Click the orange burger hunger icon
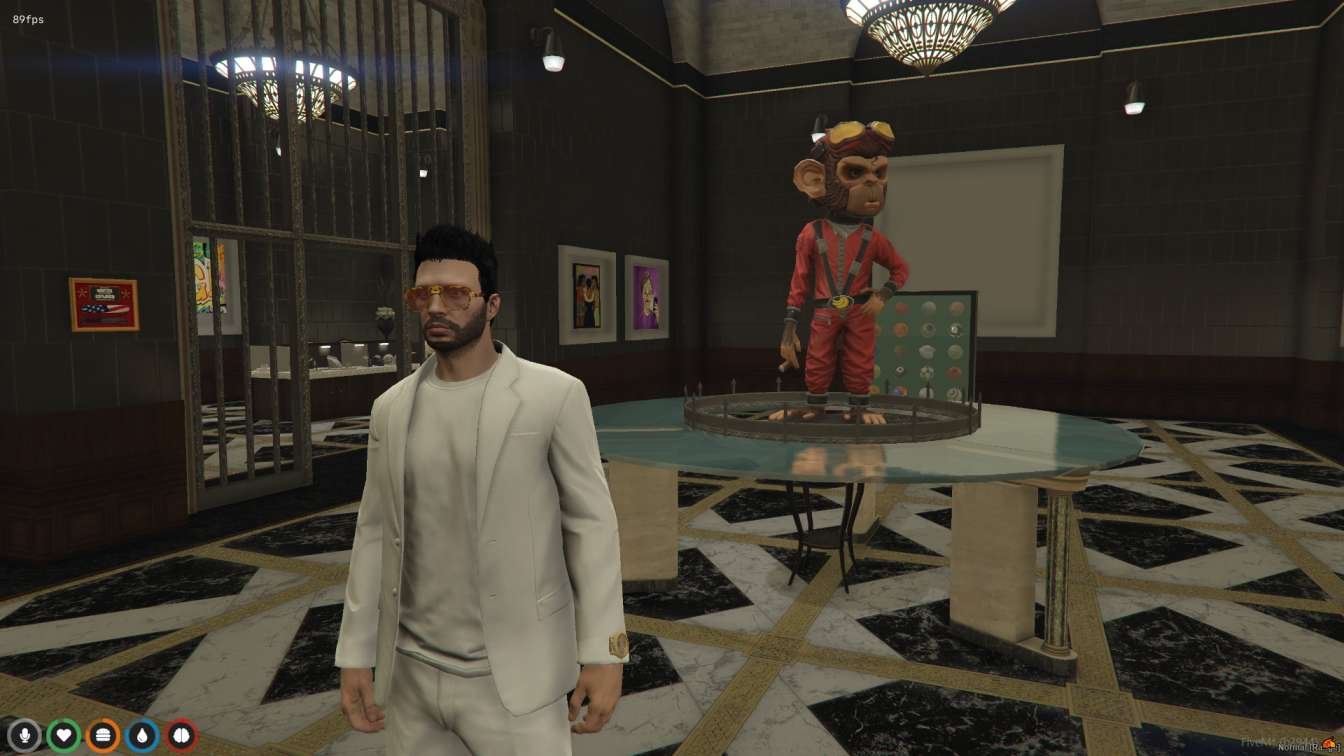1344x756 pixels. point(103,735)
